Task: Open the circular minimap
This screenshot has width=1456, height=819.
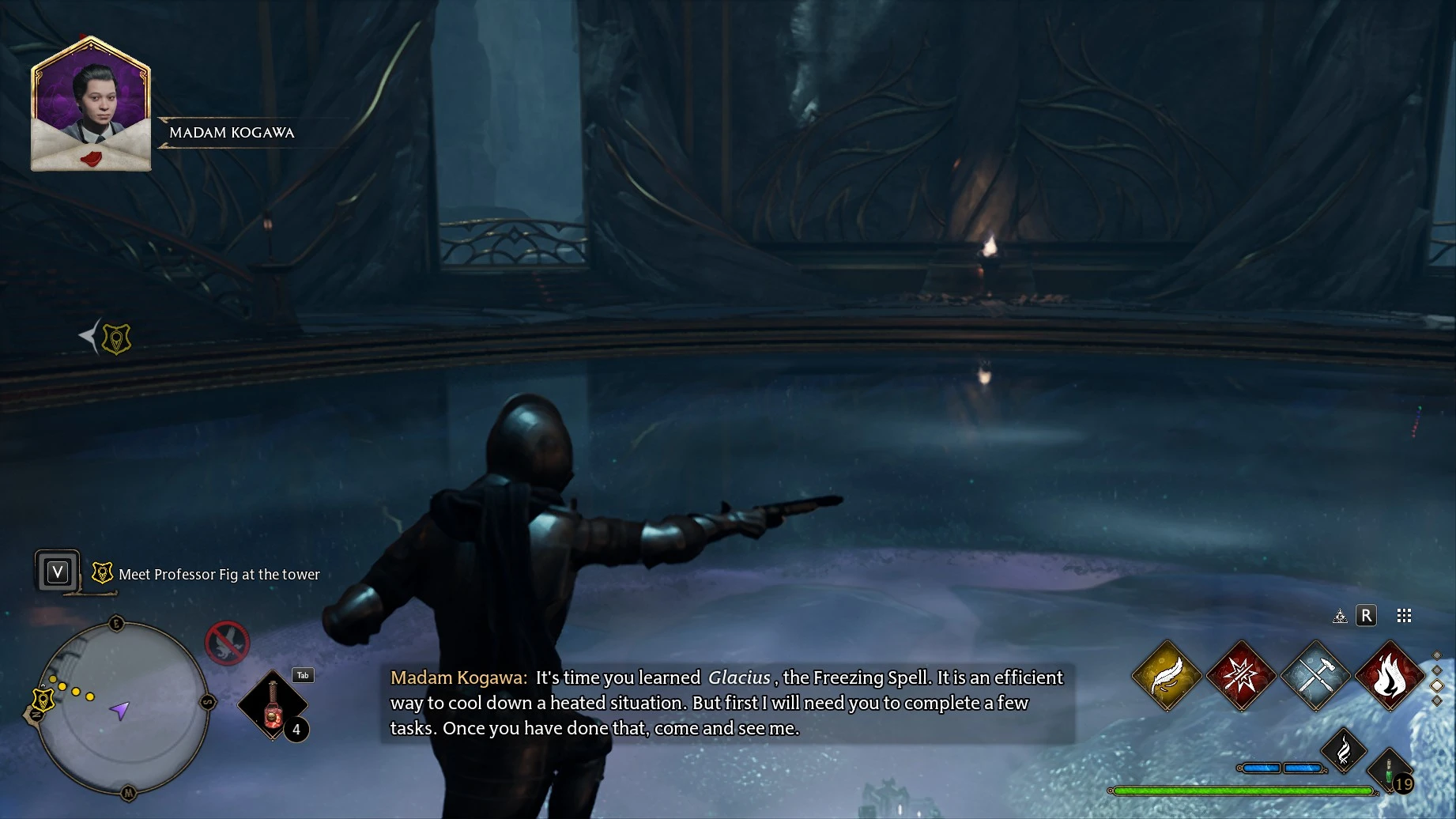Action: [x=123, y=709]
